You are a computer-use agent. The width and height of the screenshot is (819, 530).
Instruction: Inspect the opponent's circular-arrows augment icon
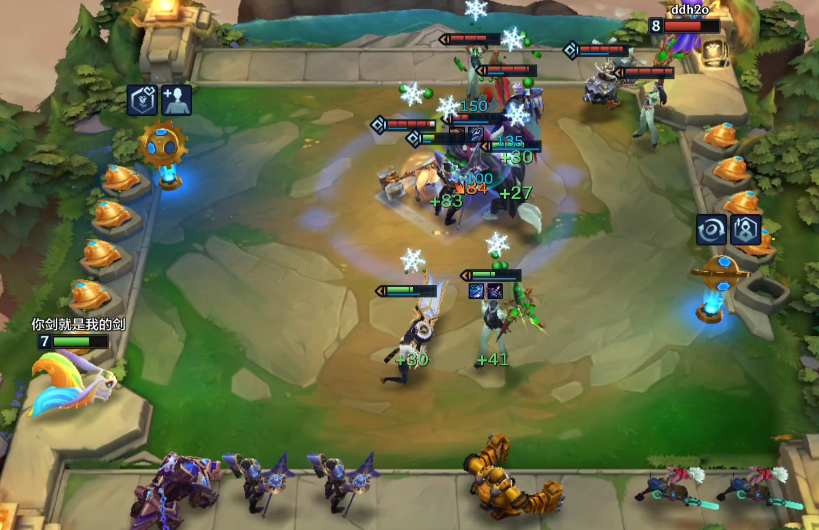tap(712, 229)
